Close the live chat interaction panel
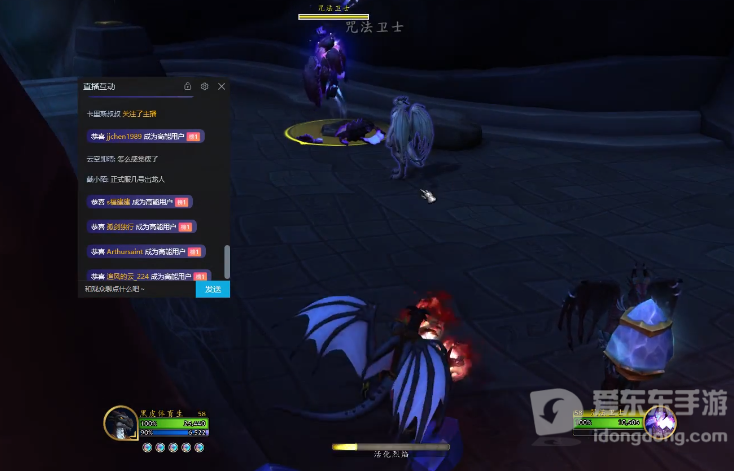The image size is (734, 471). coord(221,87)
